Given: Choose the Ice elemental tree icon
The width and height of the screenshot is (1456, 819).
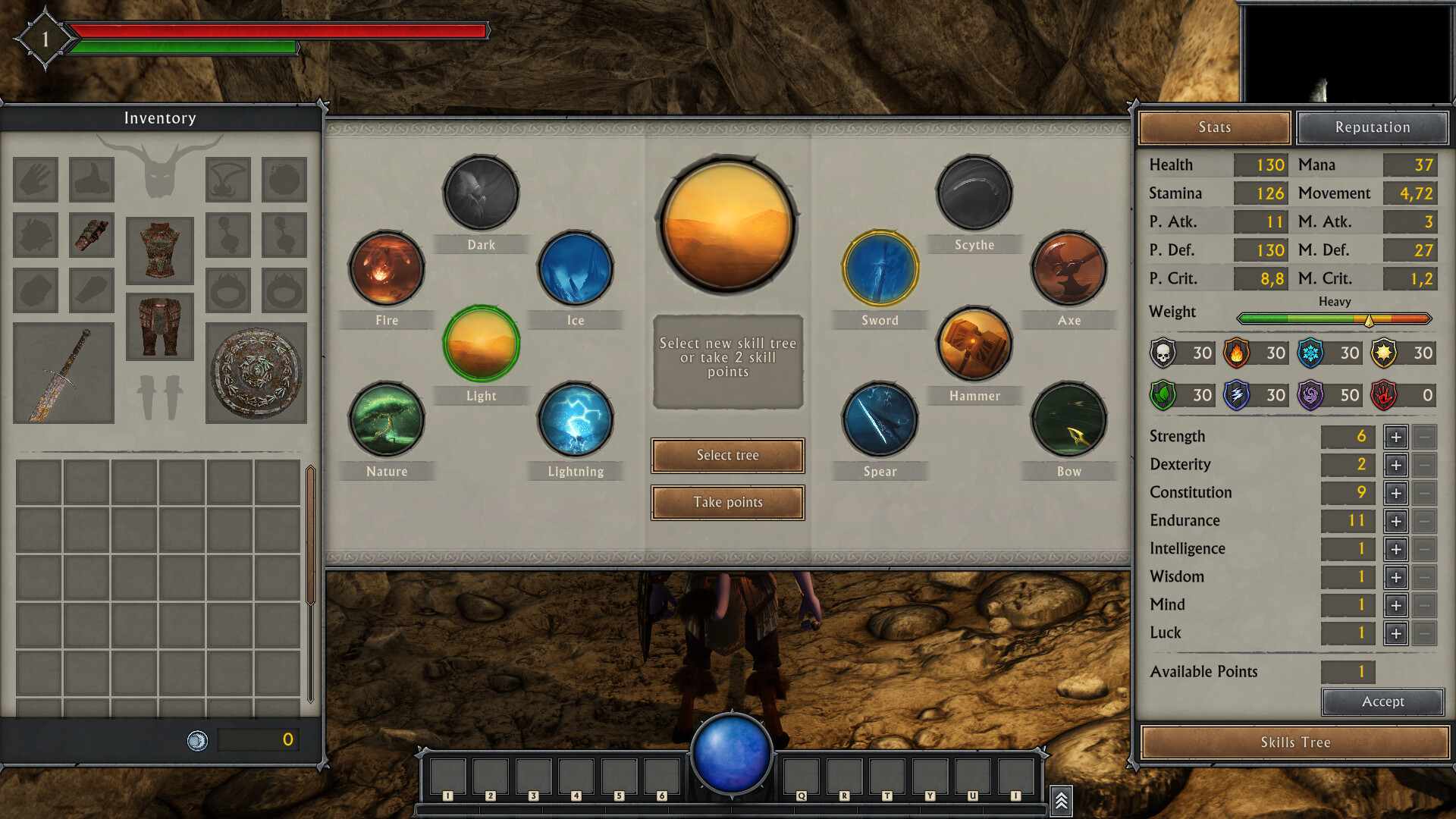Looking at the screenshot, I should (576, 268).
